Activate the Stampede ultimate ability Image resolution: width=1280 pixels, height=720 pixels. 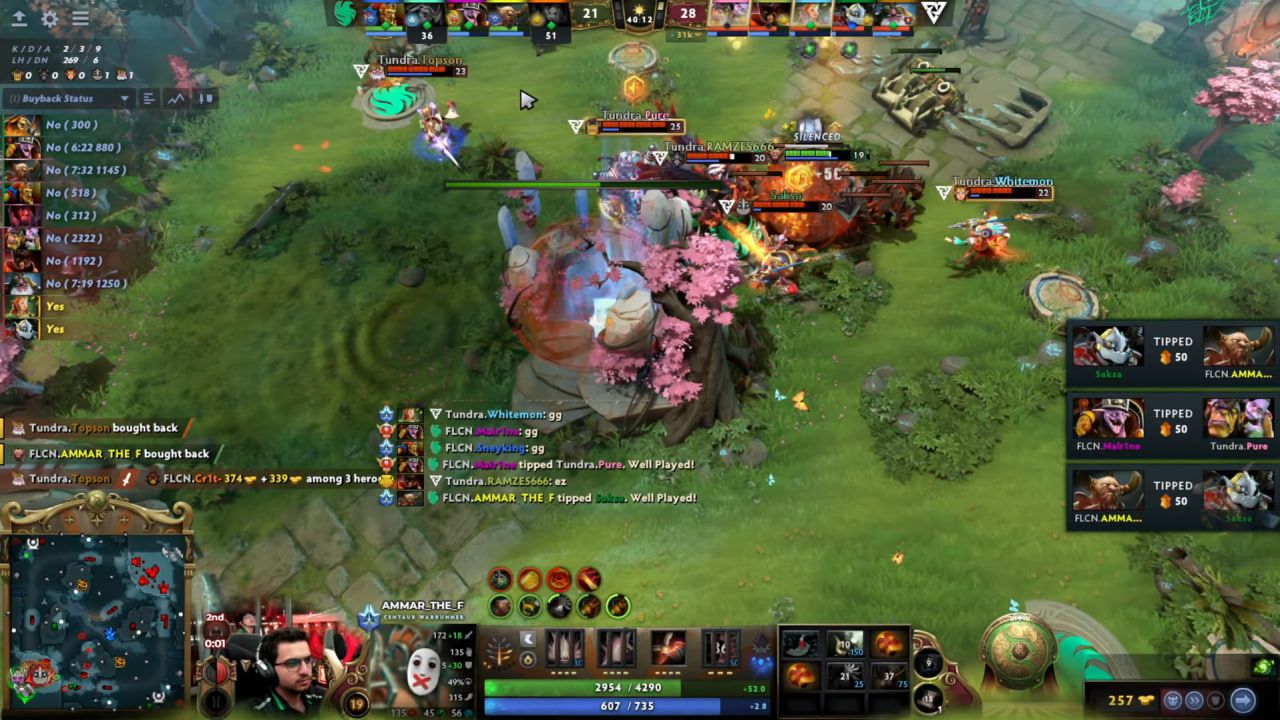[720, 650]
